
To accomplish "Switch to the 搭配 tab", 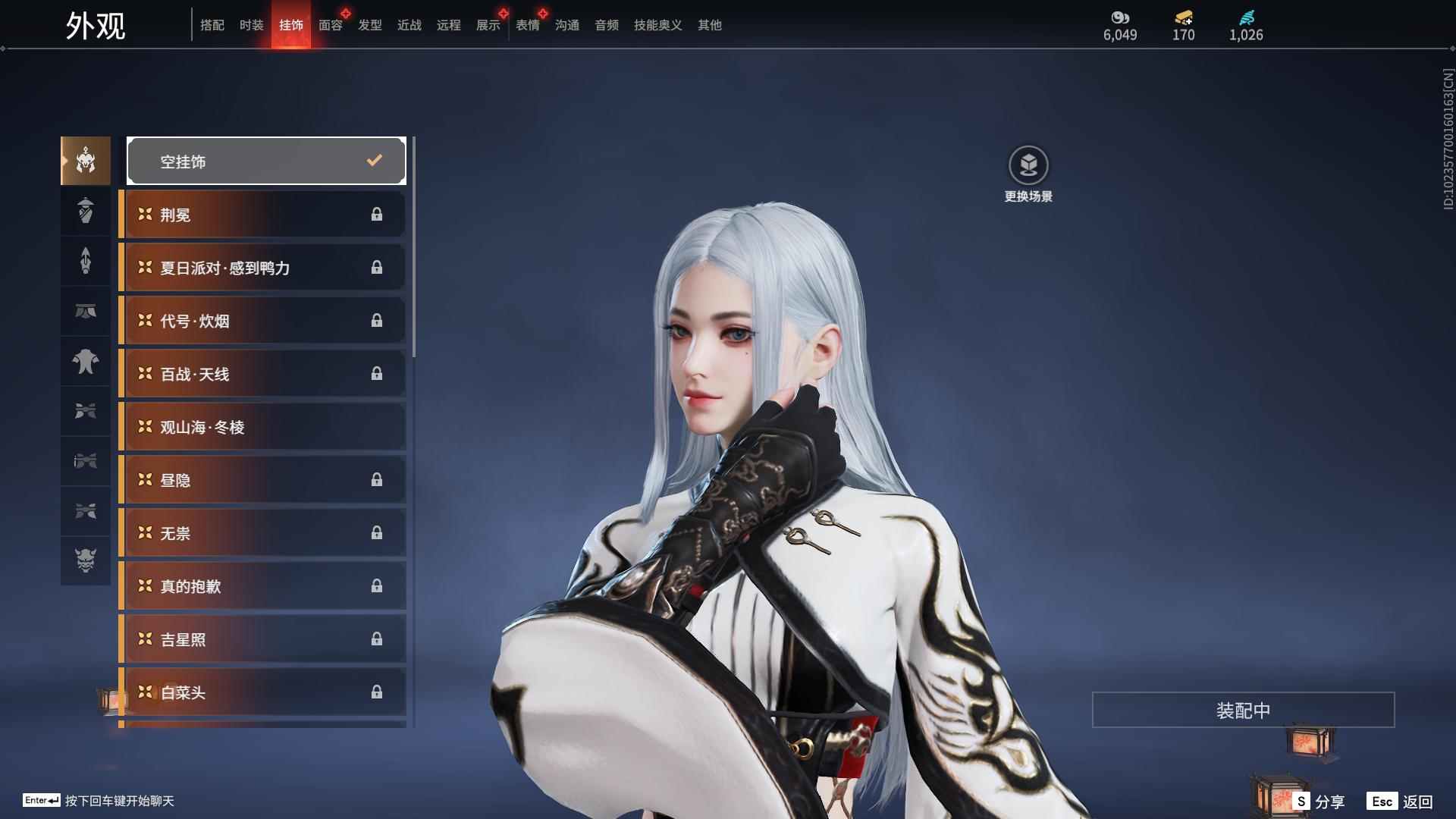I will coord(212,25).
